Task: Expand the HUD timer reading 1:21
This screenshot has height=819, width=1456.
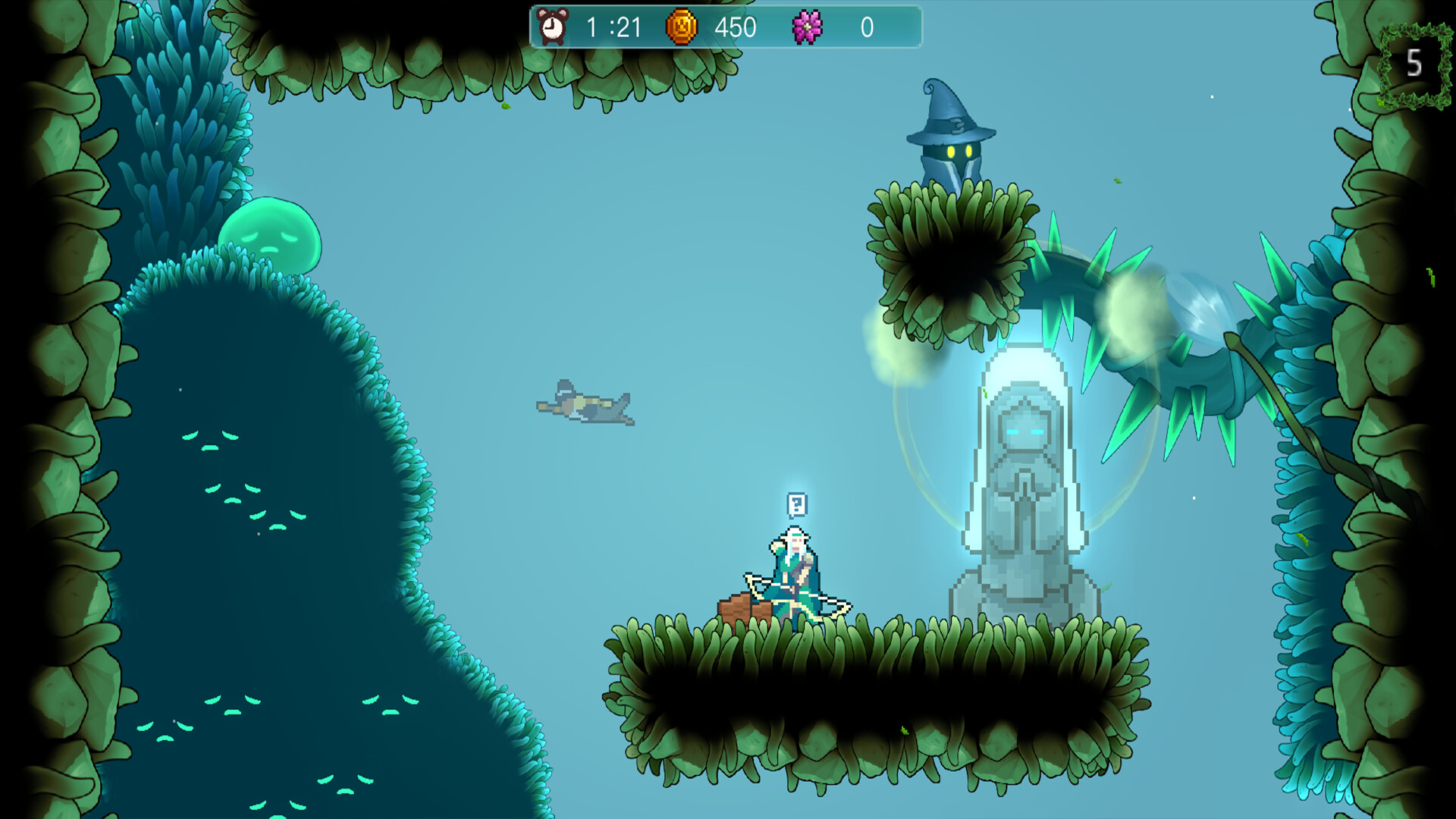Action: 611,28
